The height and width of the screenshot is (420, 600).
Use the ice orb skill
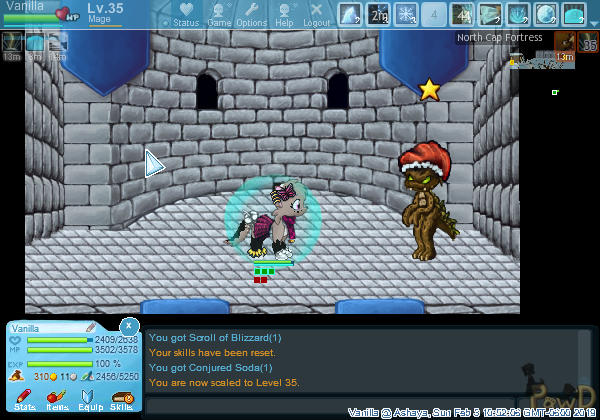pyautogui.click(x=546, y=15)
